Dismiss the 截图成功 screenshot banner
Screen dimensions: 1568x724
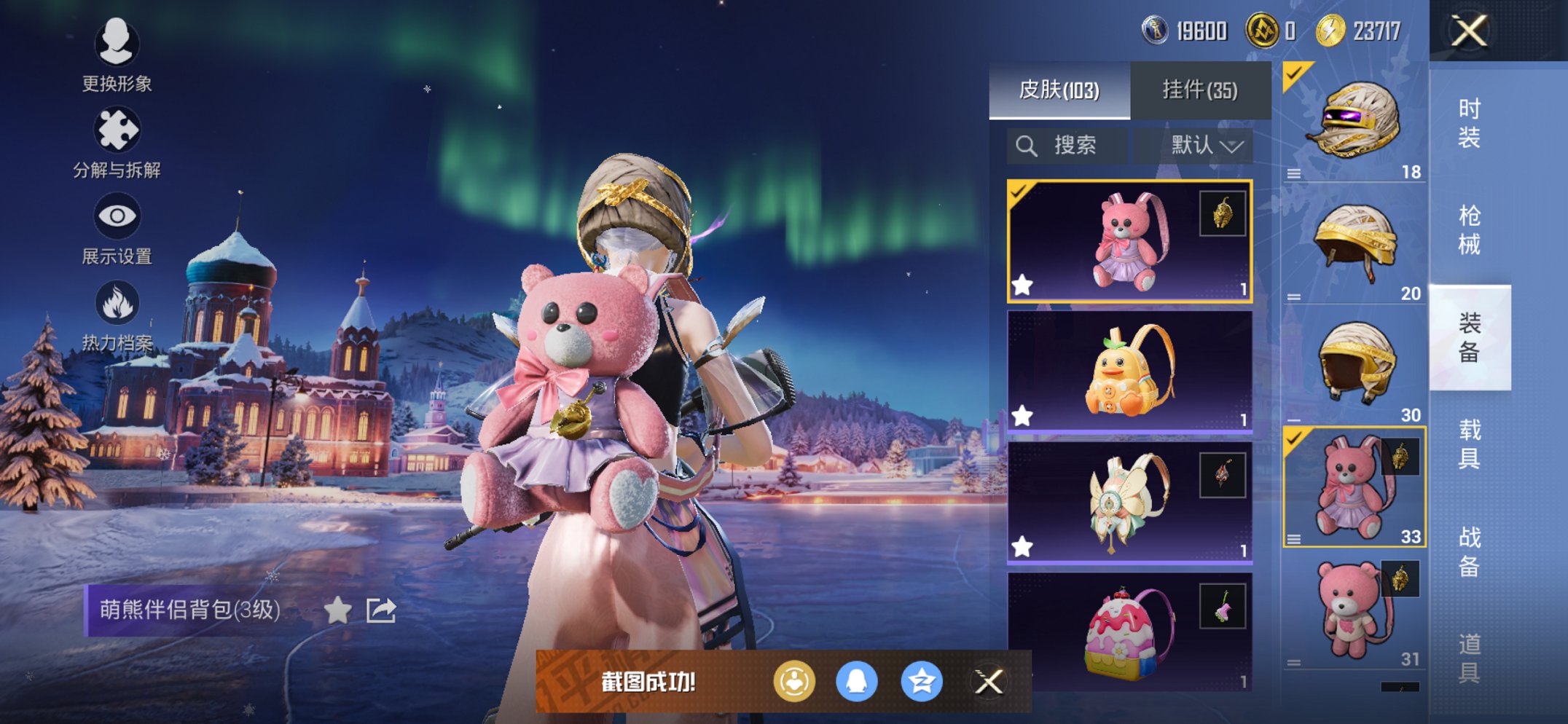tap(989, 682)
